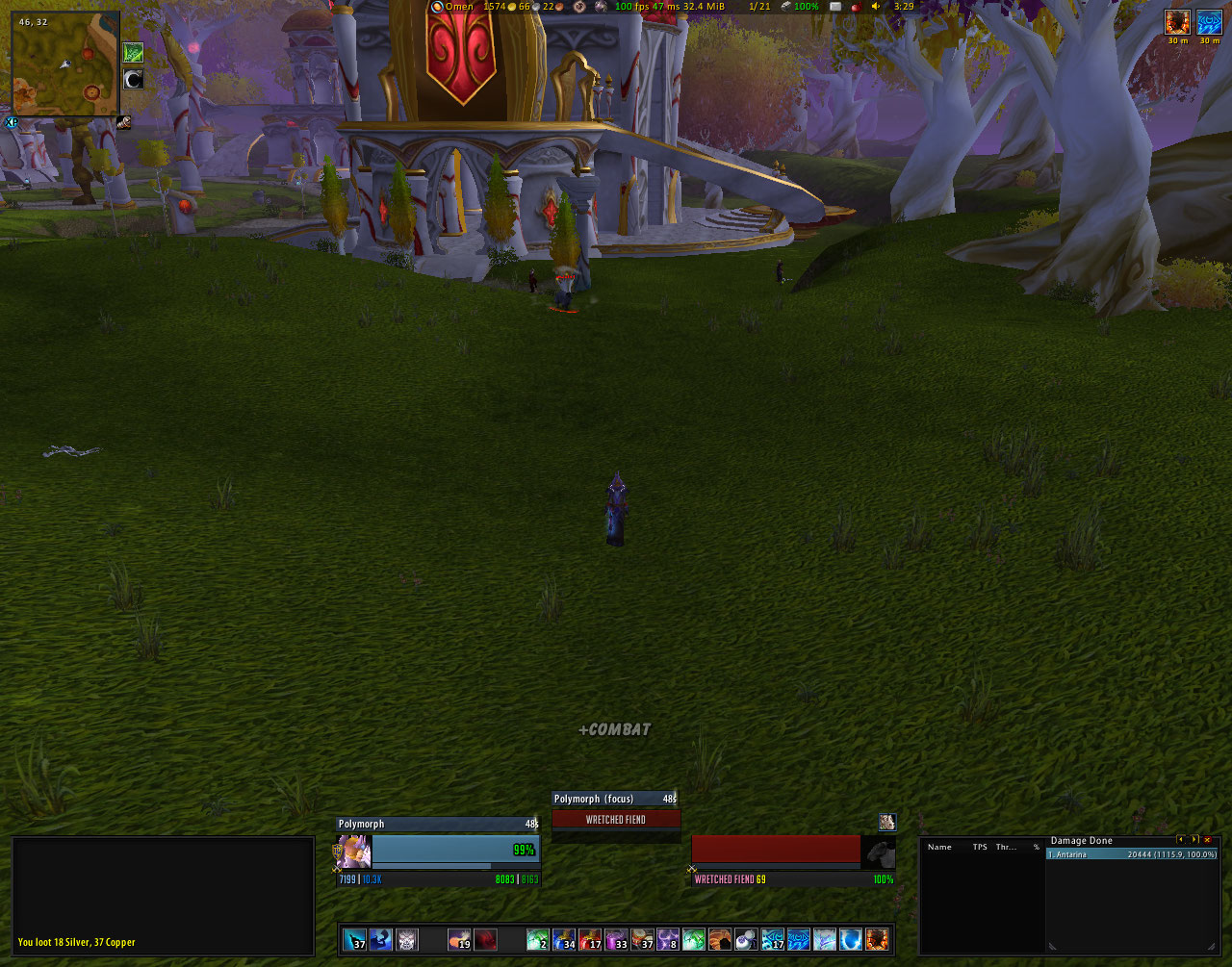
Task: Toggle the crescent moon minimap icon
Action: [x=134, y=79]
